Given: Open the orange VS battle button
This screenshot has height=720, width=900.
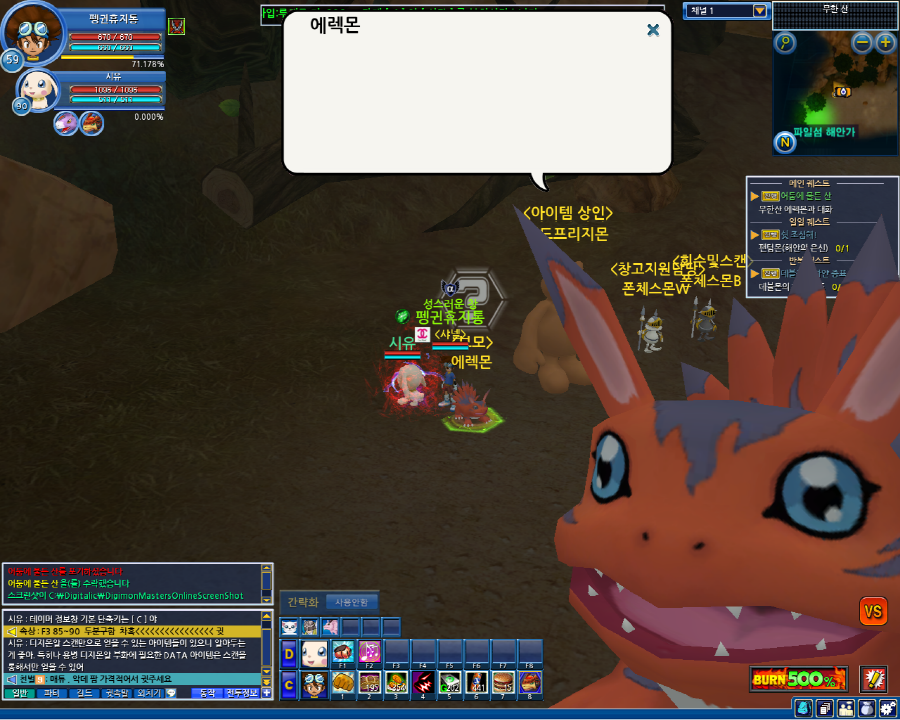Looking at the screenshot, I should tap(873, 610).
